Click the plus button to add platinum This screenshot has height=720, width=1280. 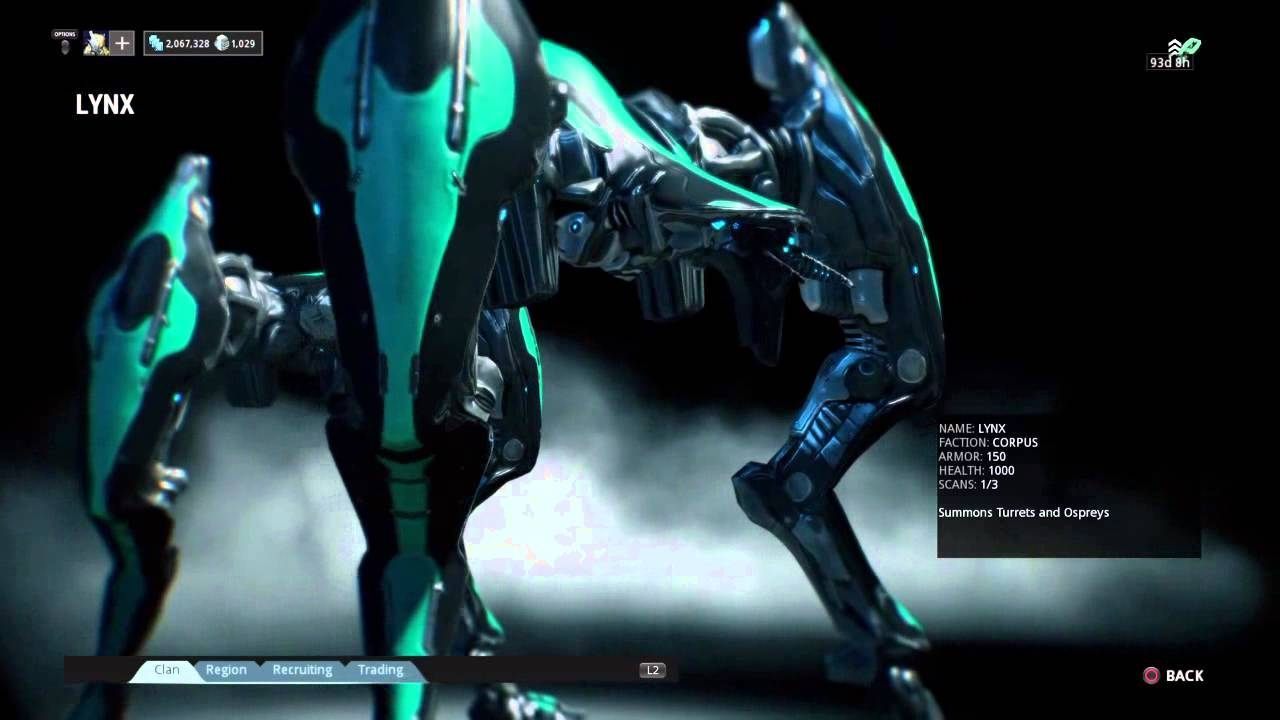pos(121,43)
